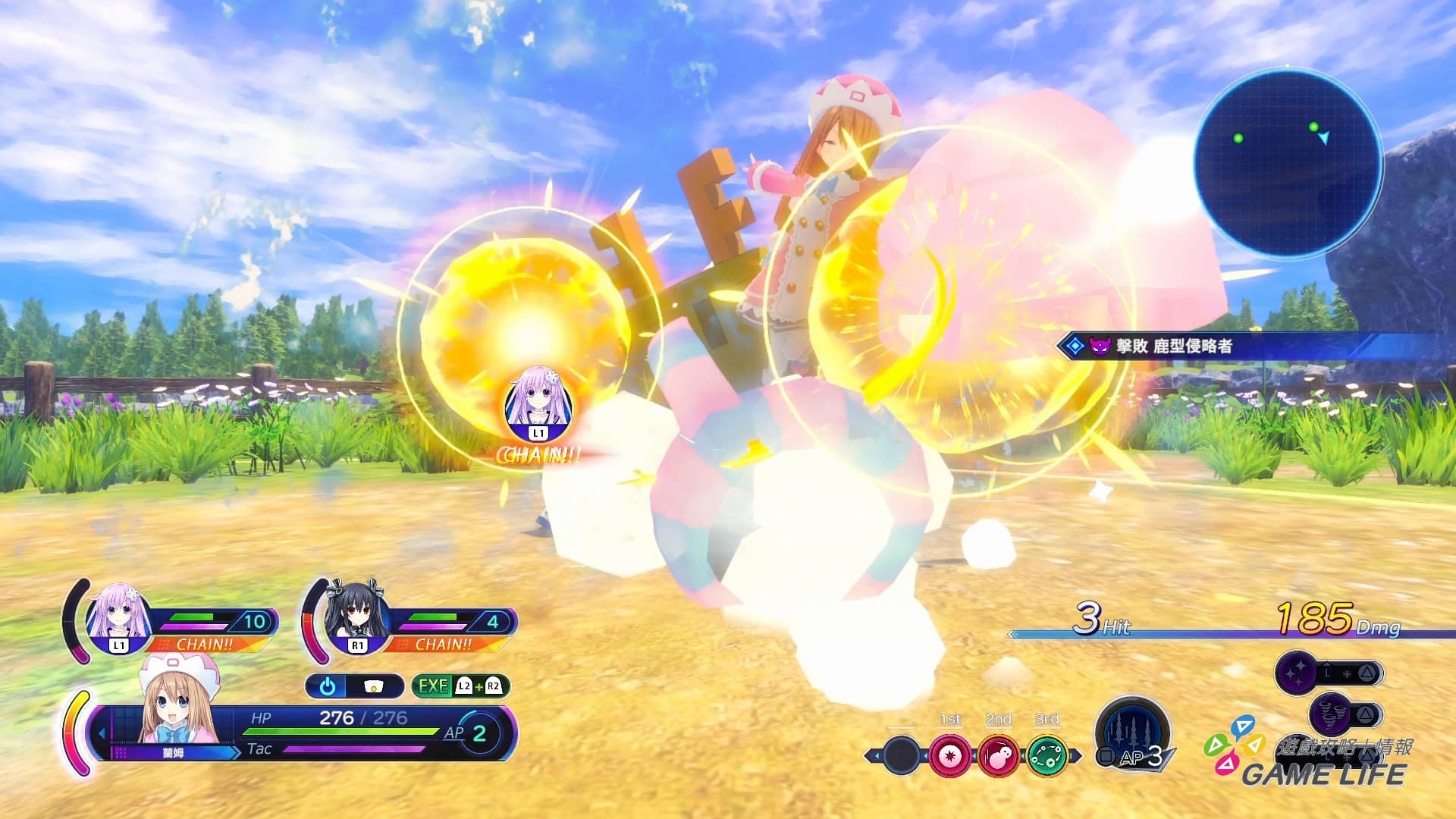Use the ice spikes AP 3 skill

point(1132,734)
